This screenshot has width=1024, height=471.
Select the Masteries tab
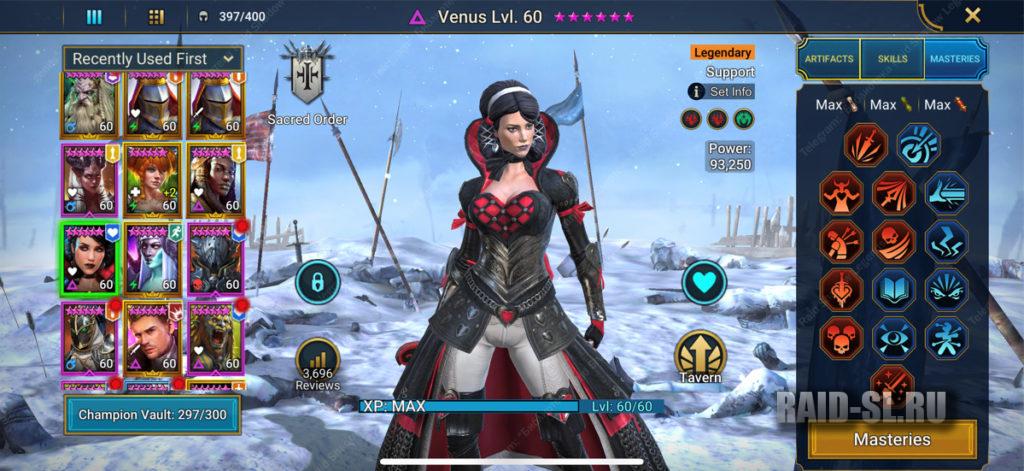(954, 59)
